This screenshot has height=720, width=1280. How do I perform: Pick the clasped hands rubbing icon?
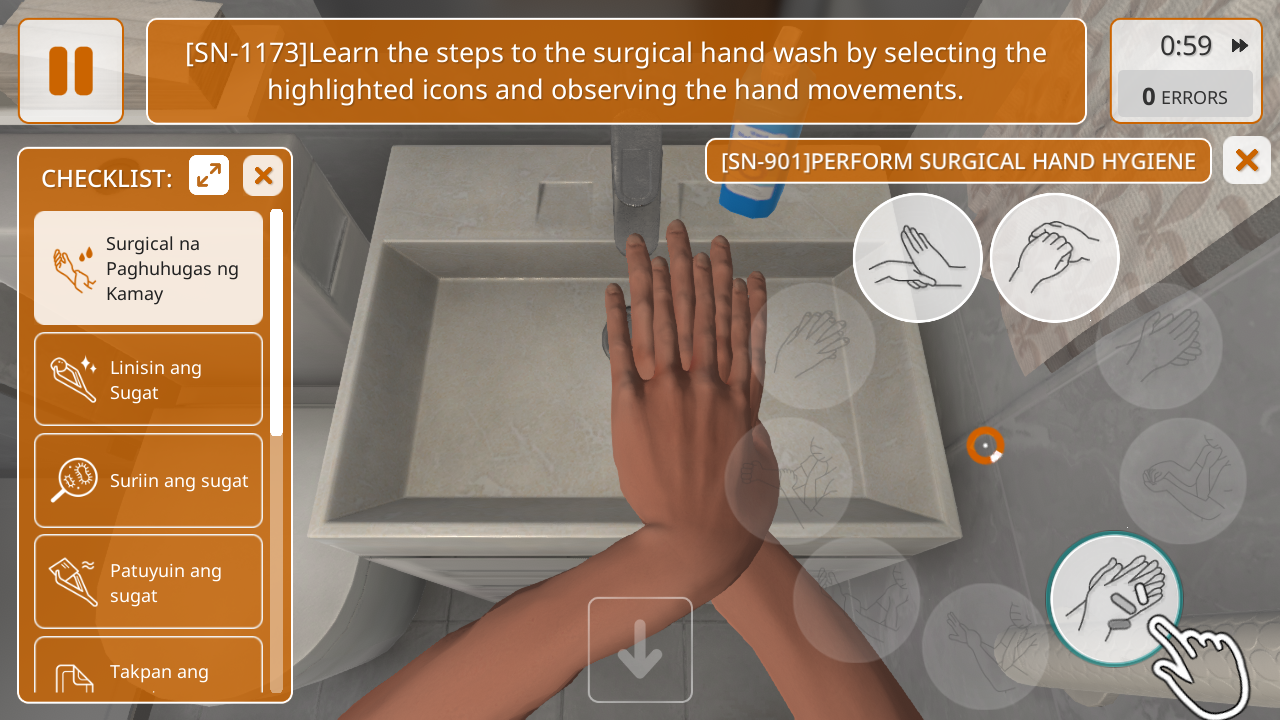click(x=1054, y=258)
